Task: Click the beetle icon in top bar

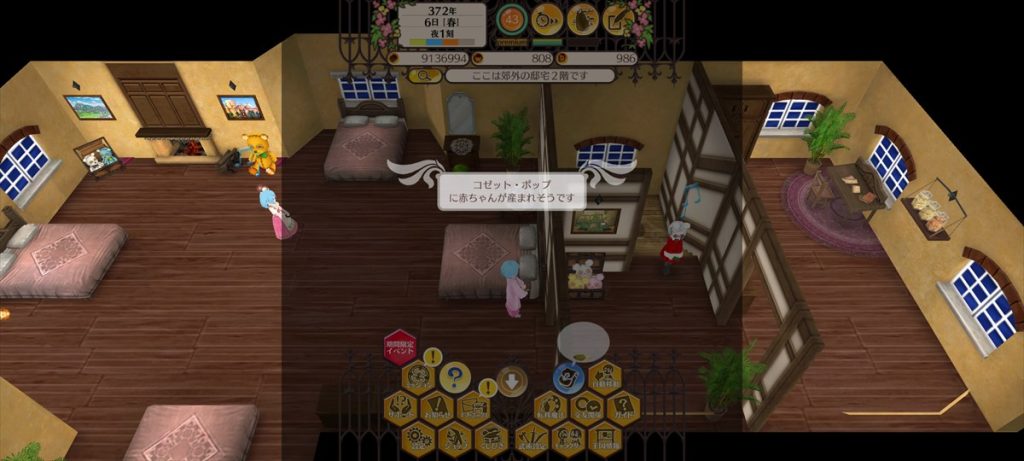Action: (x=582, y=18)
